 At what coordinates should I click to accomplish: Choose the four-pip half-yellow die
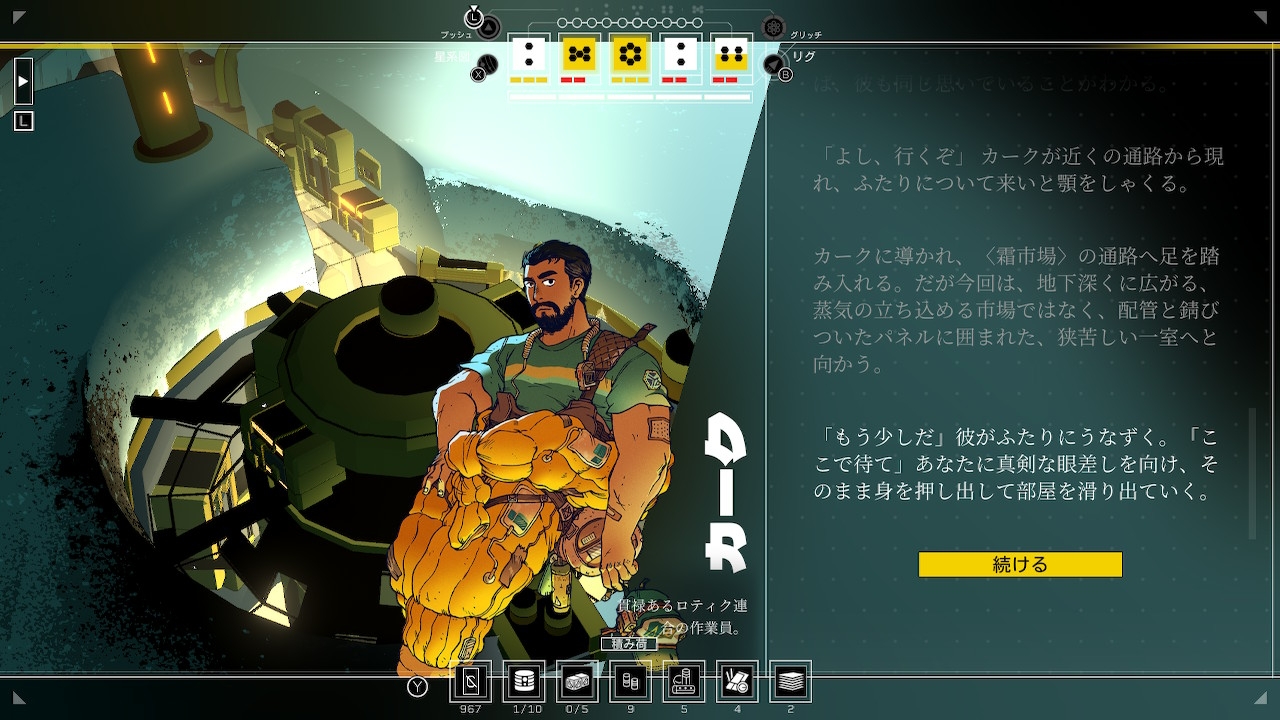coord(731,54)
